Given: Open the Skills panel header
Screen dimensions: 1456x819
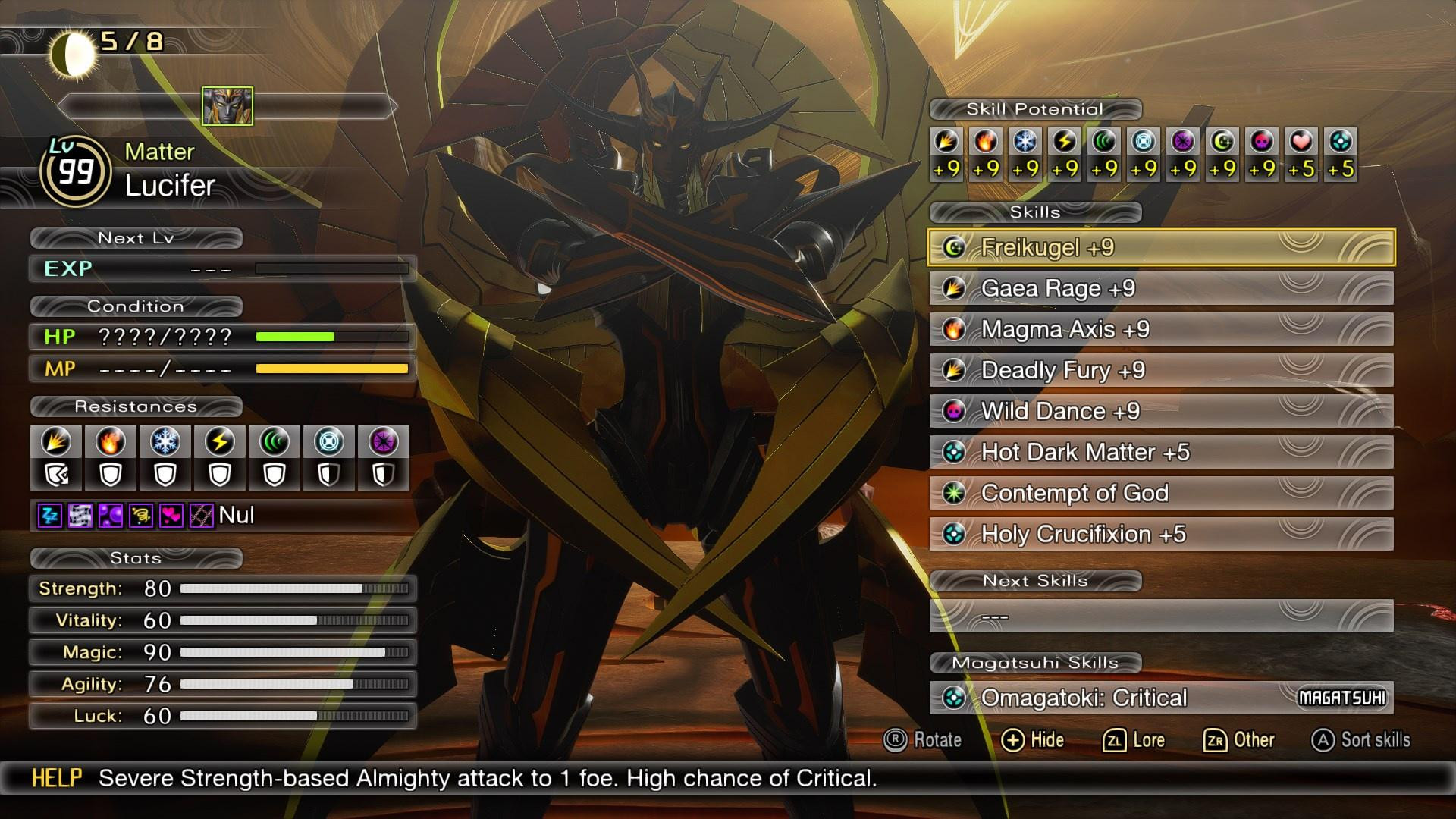Looking at the screenshot, I should pos(1037,212).
